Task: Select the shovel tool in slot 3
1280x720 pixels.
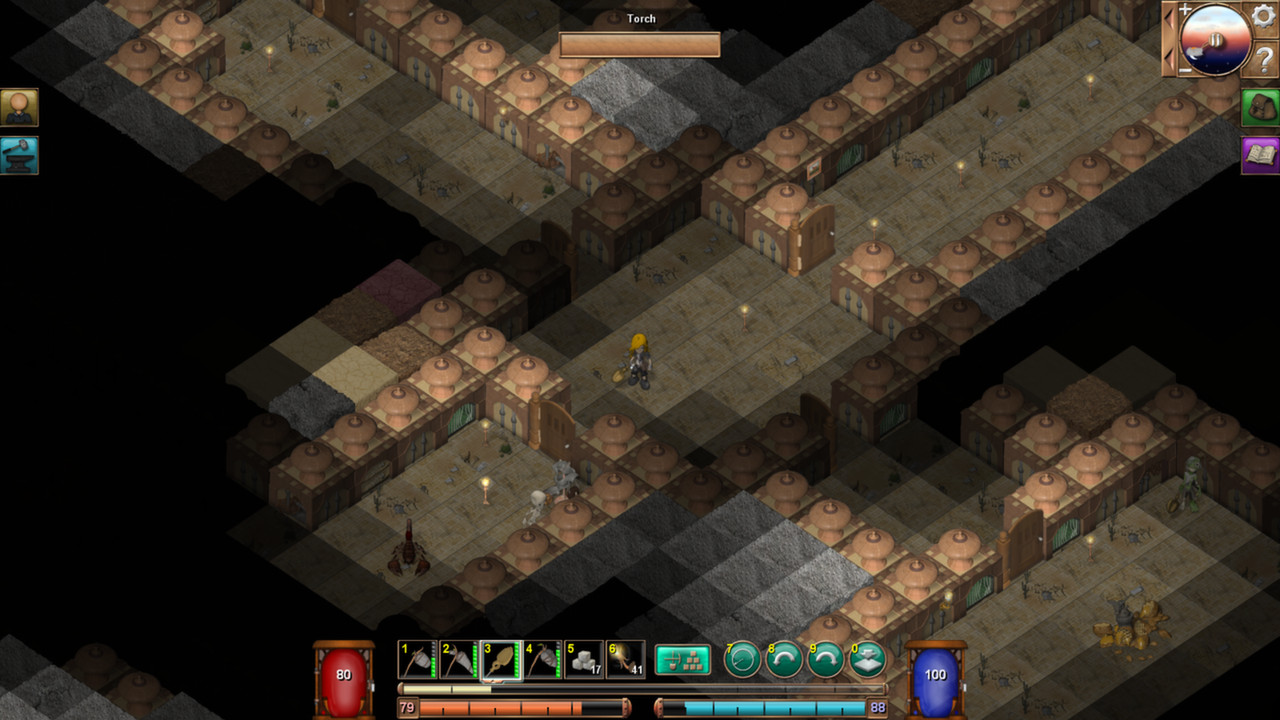Action: [500, 660]
